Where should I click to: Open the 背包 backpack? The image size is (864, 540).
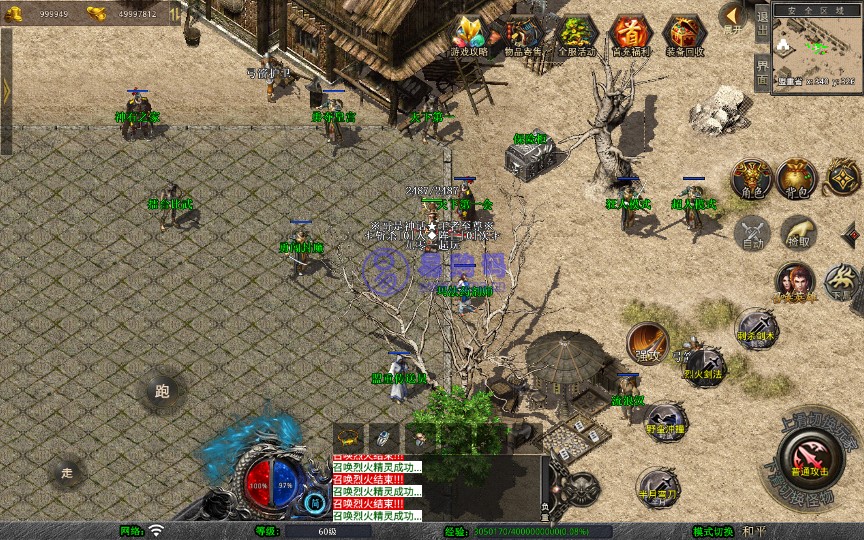[797, 177]
